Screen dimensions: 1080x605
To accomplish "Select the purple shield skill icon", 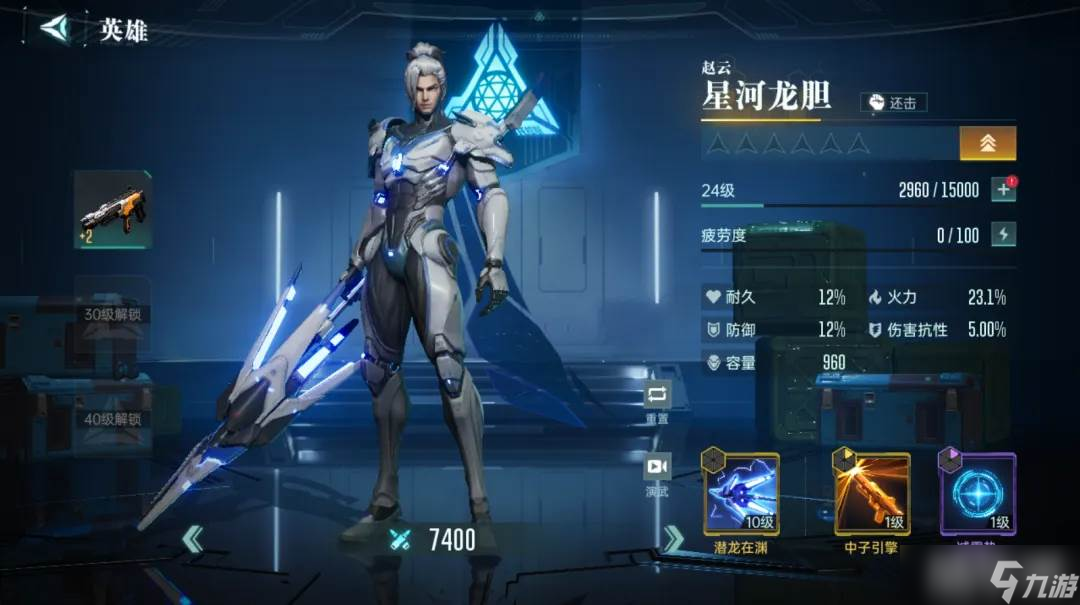I will click(977, 493).
